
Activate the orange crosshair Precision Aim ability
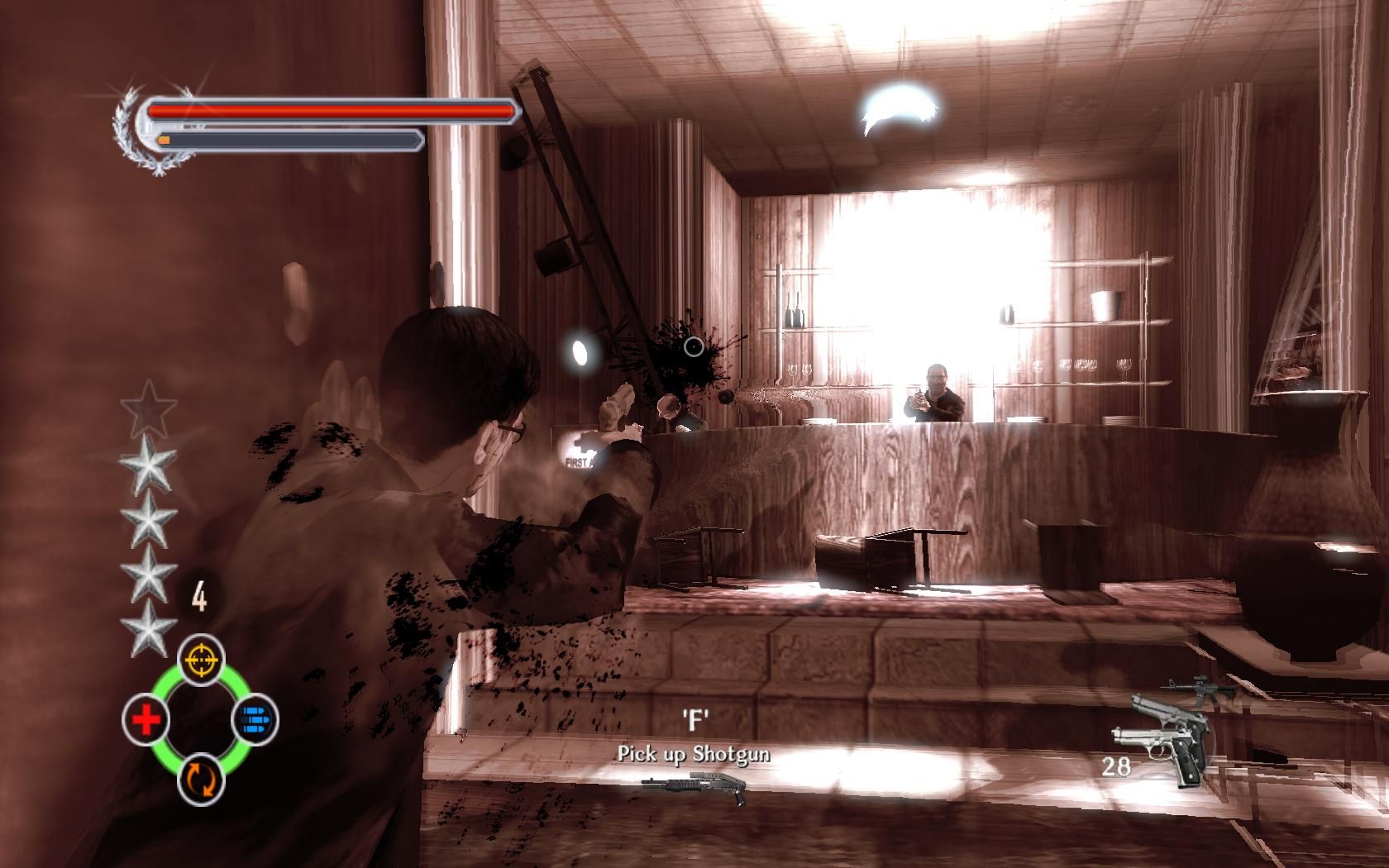pyautogui.click(x=202, y=660)
